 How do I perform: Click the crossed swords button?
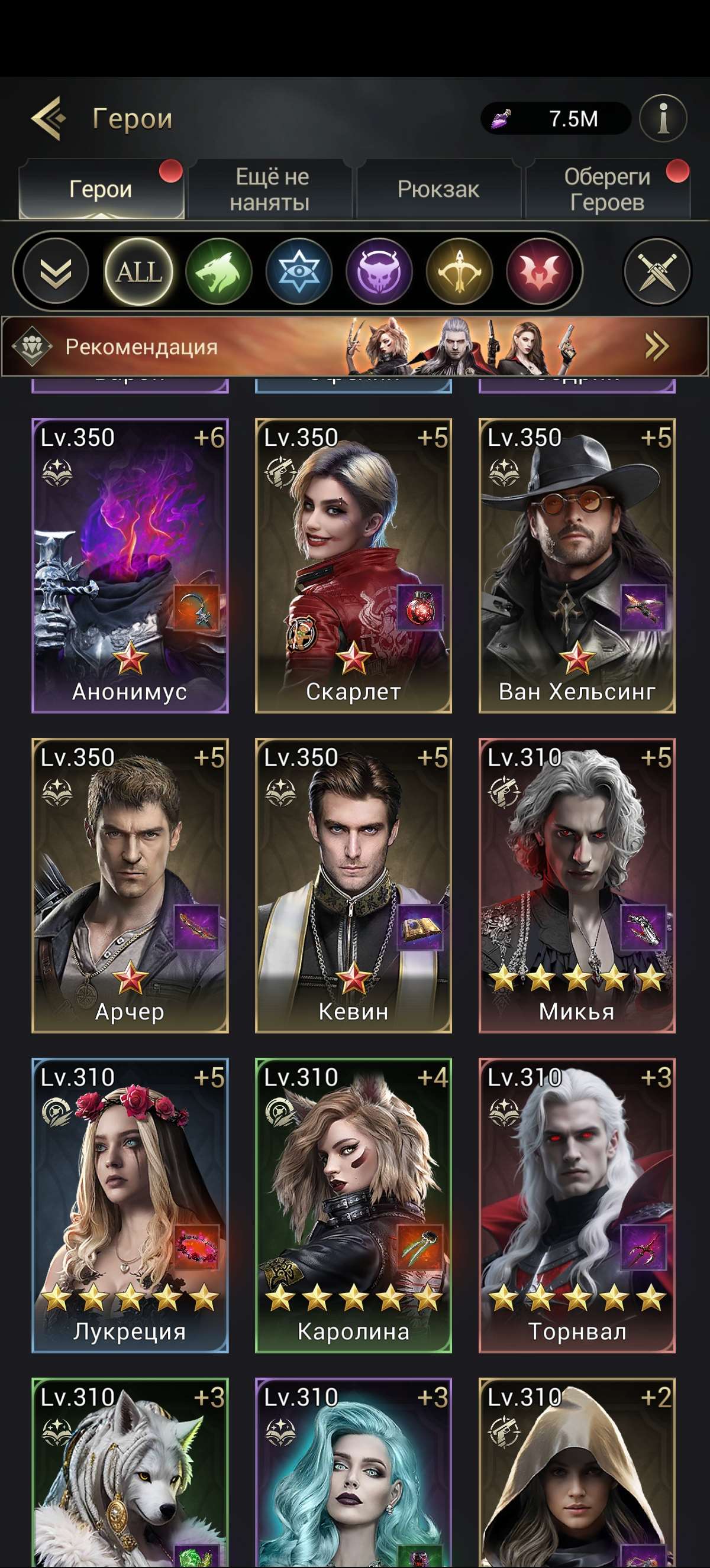[657, 271]
